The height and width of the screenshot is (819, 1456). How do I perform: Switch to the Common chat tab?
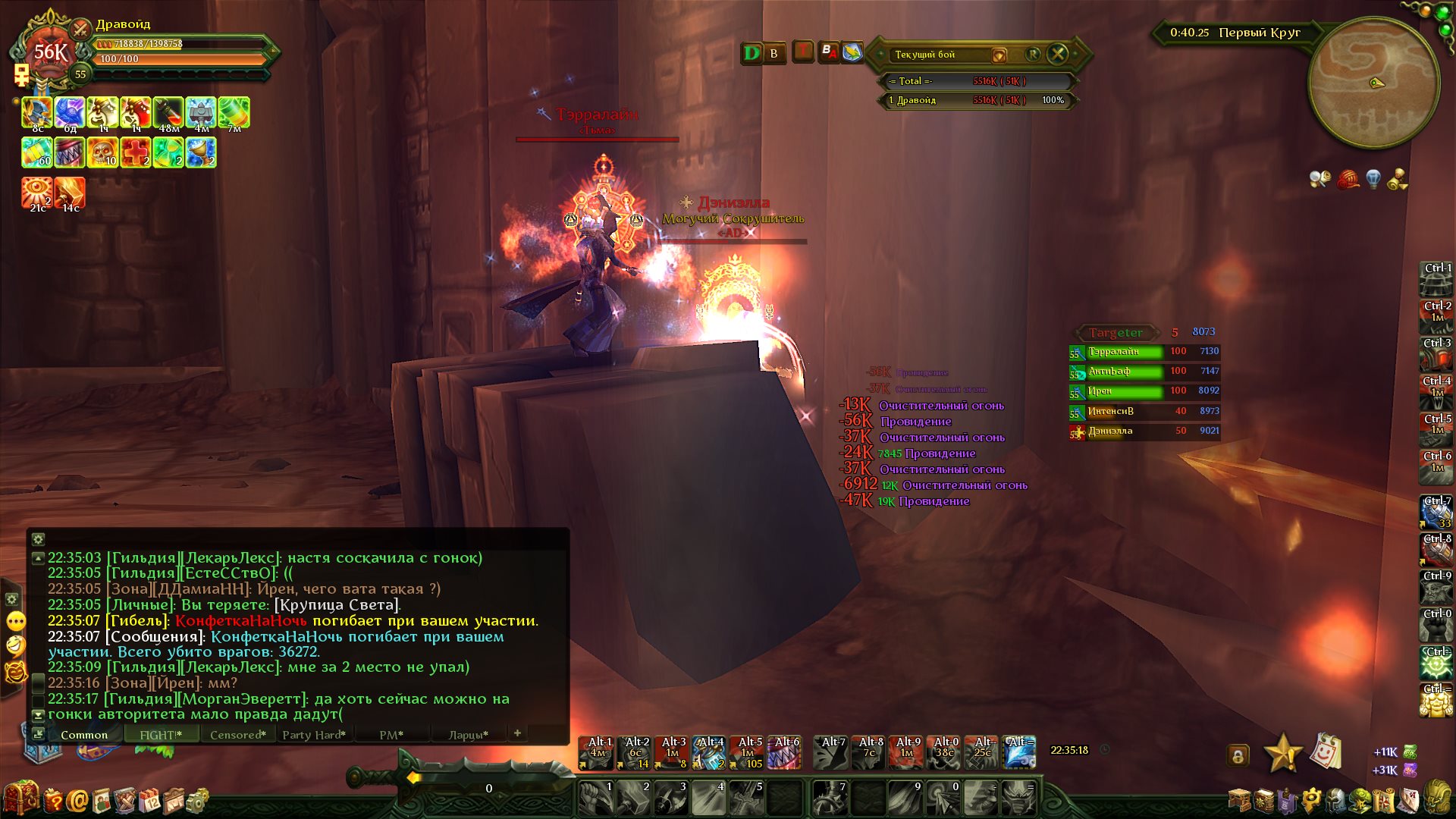(x=83, y=735)
